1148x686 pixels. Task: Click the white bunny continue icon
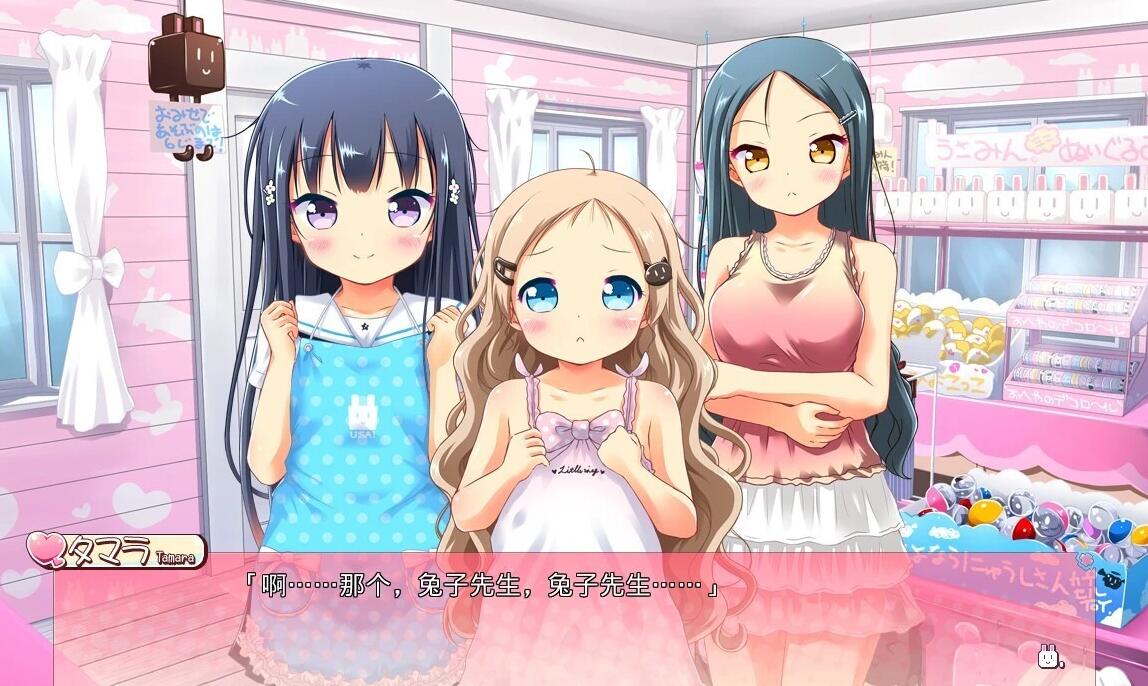point(1048,657)
